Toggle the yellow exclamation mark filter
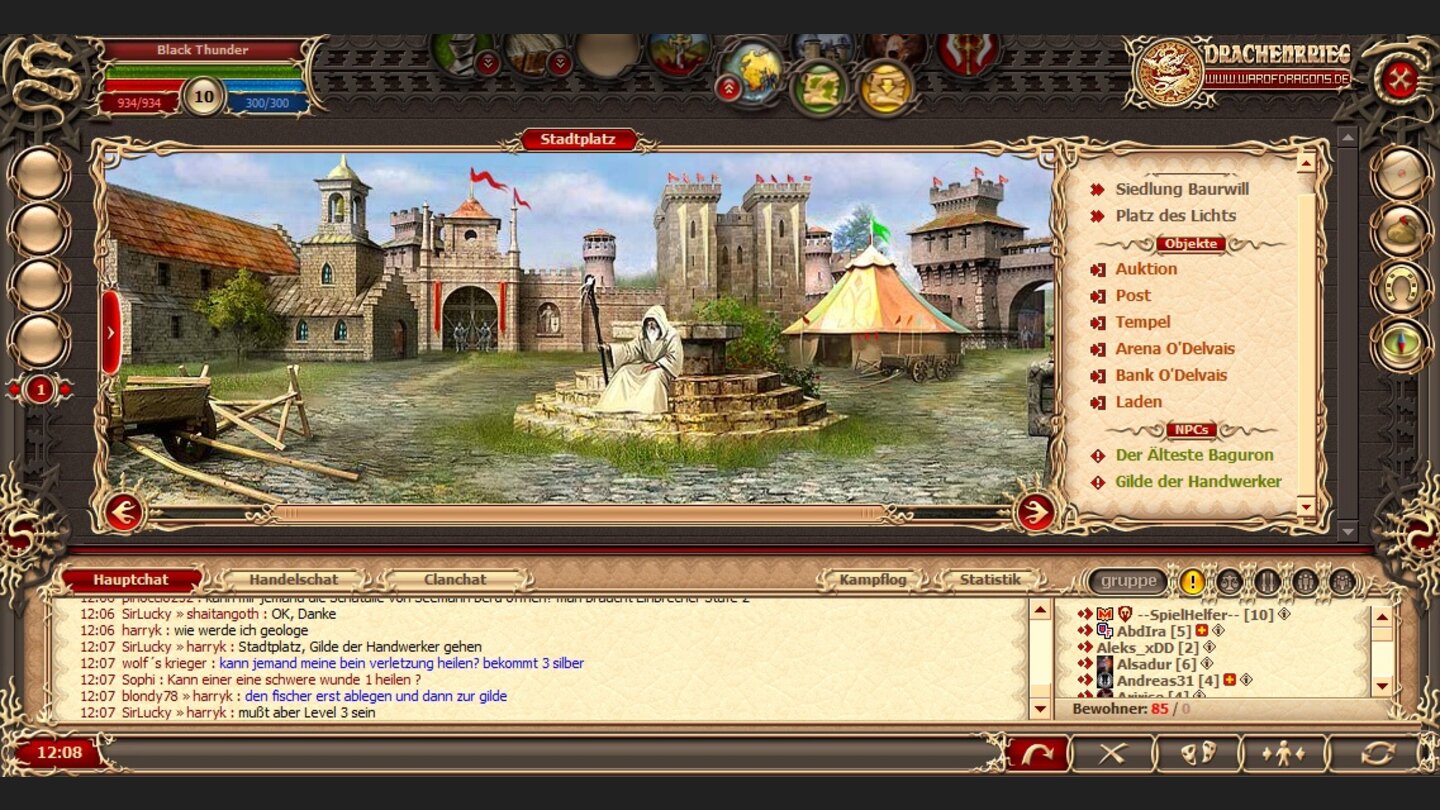The width and height of the screenshot is (1440, 810). tap(1192, 582)
